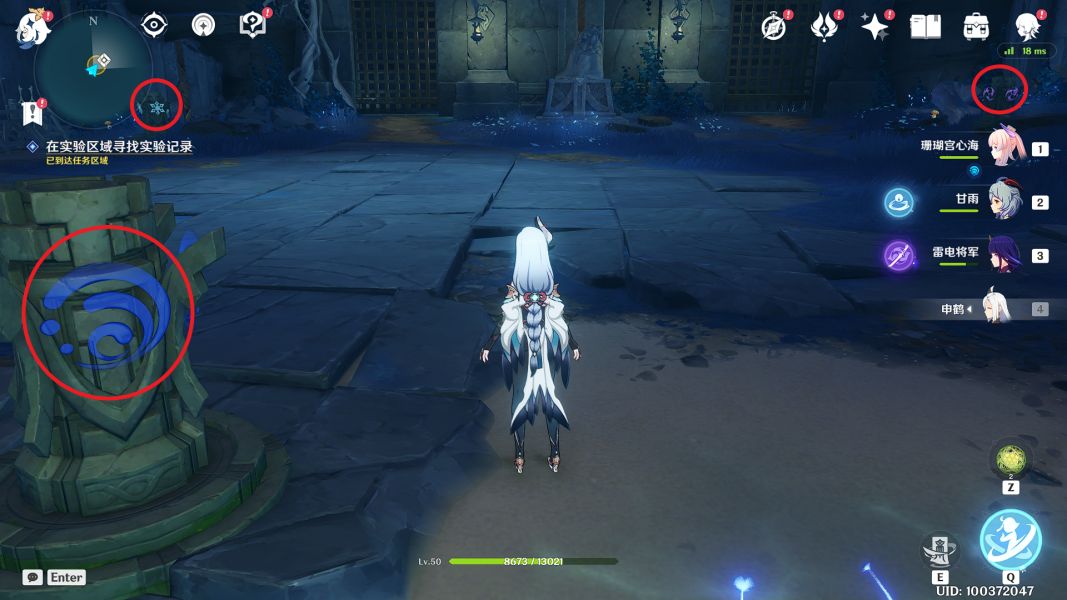1067x600 pixels.
Task: Select the tracked quest 在实验区域寻找实验记录
Action: [118, 146]
